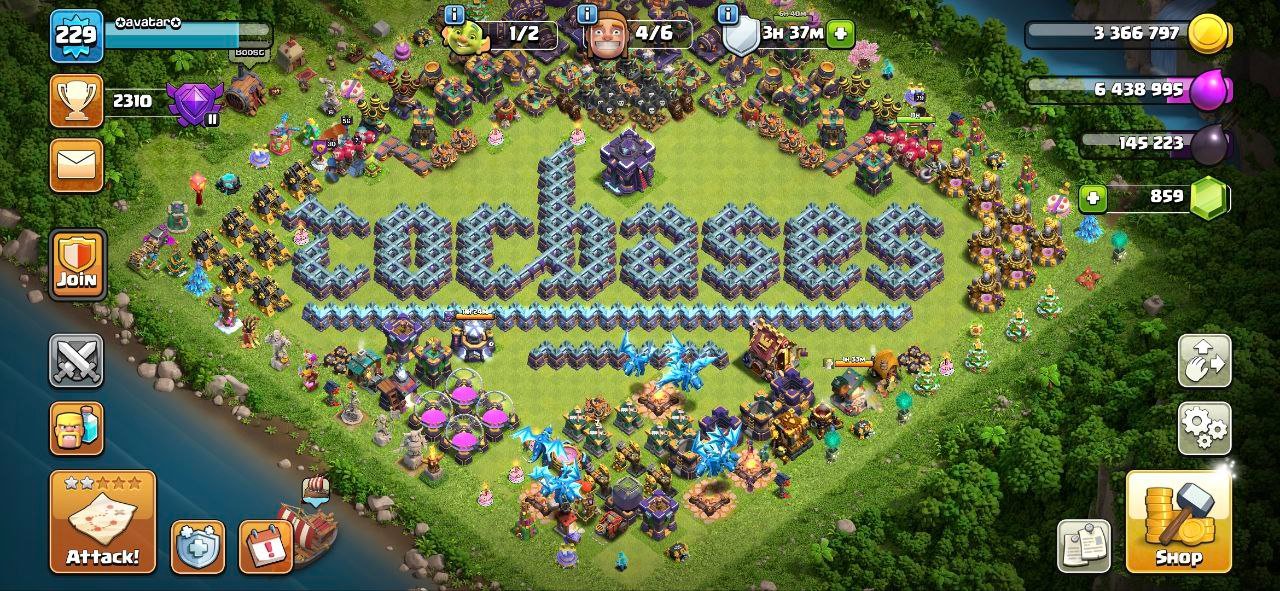Open the clipboard notes button
Viewport: 1280px width, 591px height.
point(1084,545)
